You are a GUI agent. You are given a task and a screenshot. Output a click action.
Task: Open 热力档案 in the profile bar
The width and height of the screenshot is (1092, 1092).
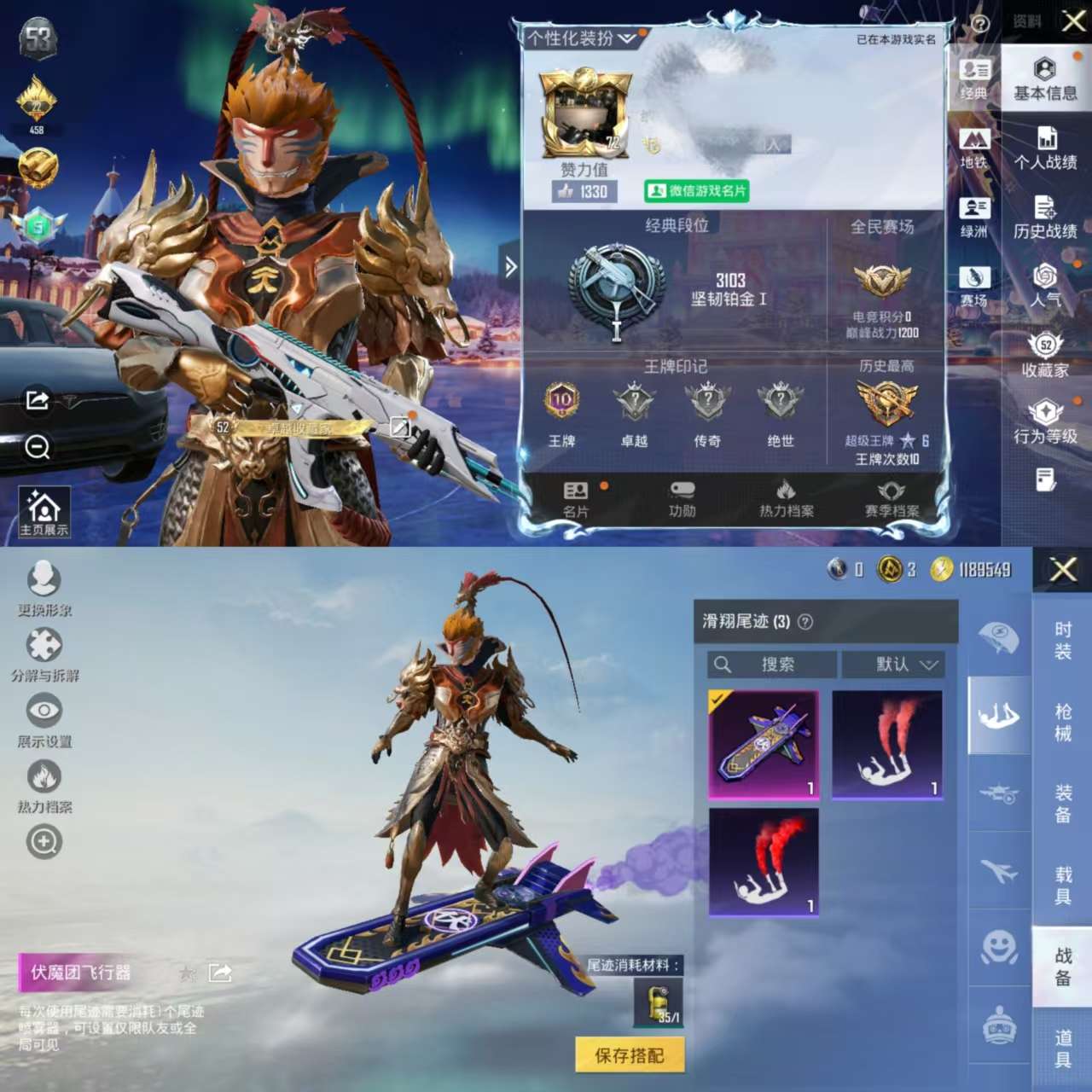click(786, 499)
